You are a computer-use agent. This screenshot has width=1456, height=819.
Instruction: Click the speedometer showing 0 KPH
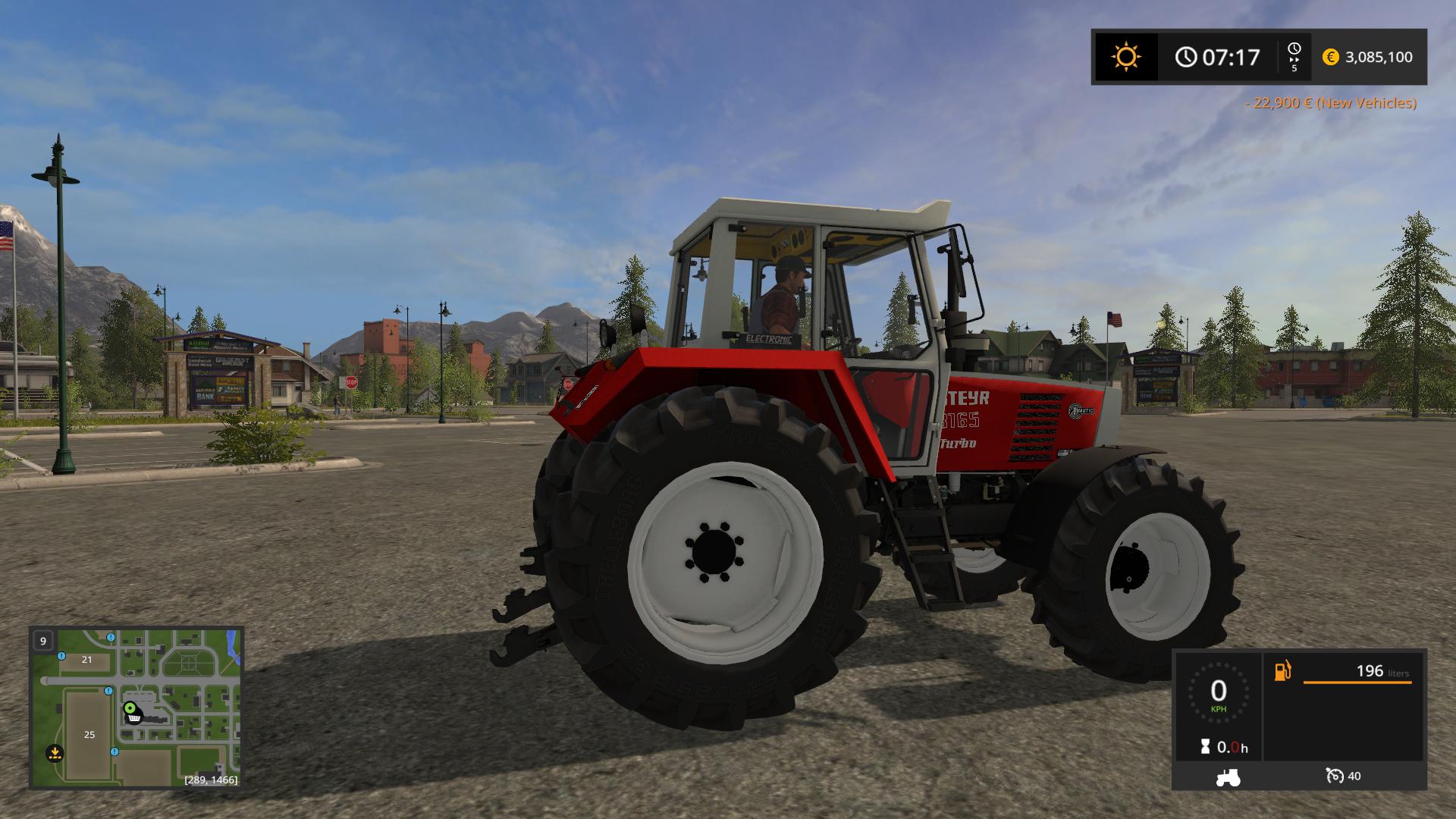click(1218, 692)
